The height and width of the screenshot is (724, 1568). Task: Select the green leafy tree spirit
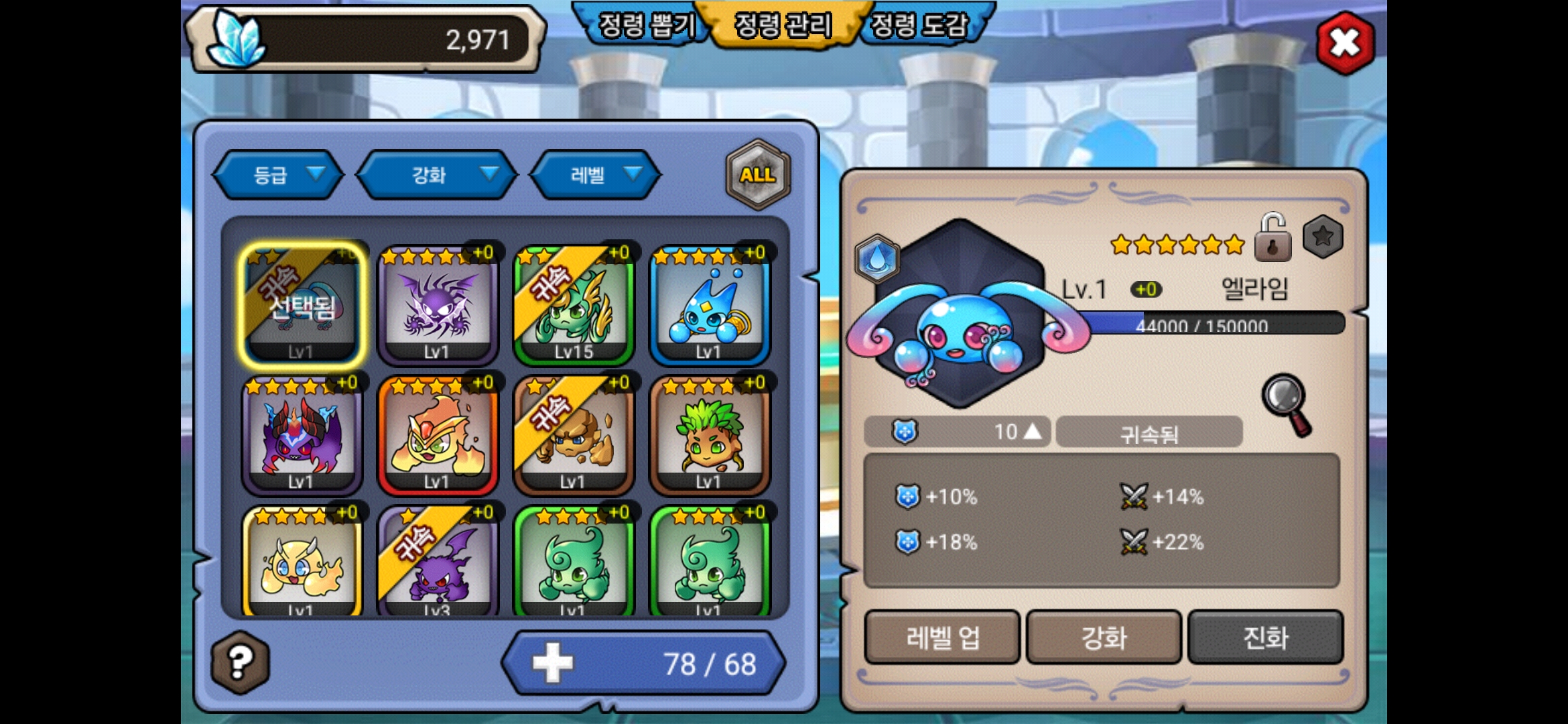710,435
